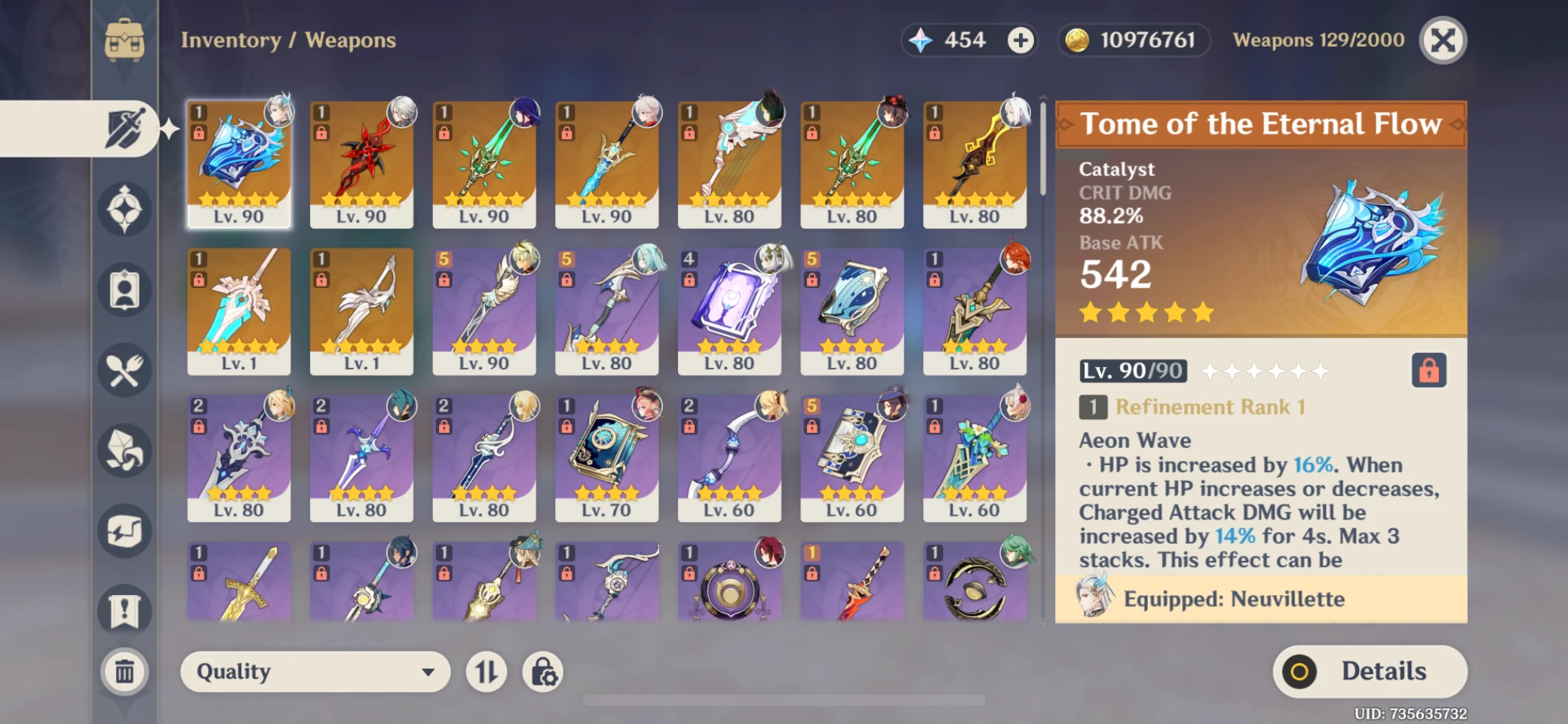Click the sort order arrows icon
This screenshot has width=1568, height=724.
click(x=485, y=671)
